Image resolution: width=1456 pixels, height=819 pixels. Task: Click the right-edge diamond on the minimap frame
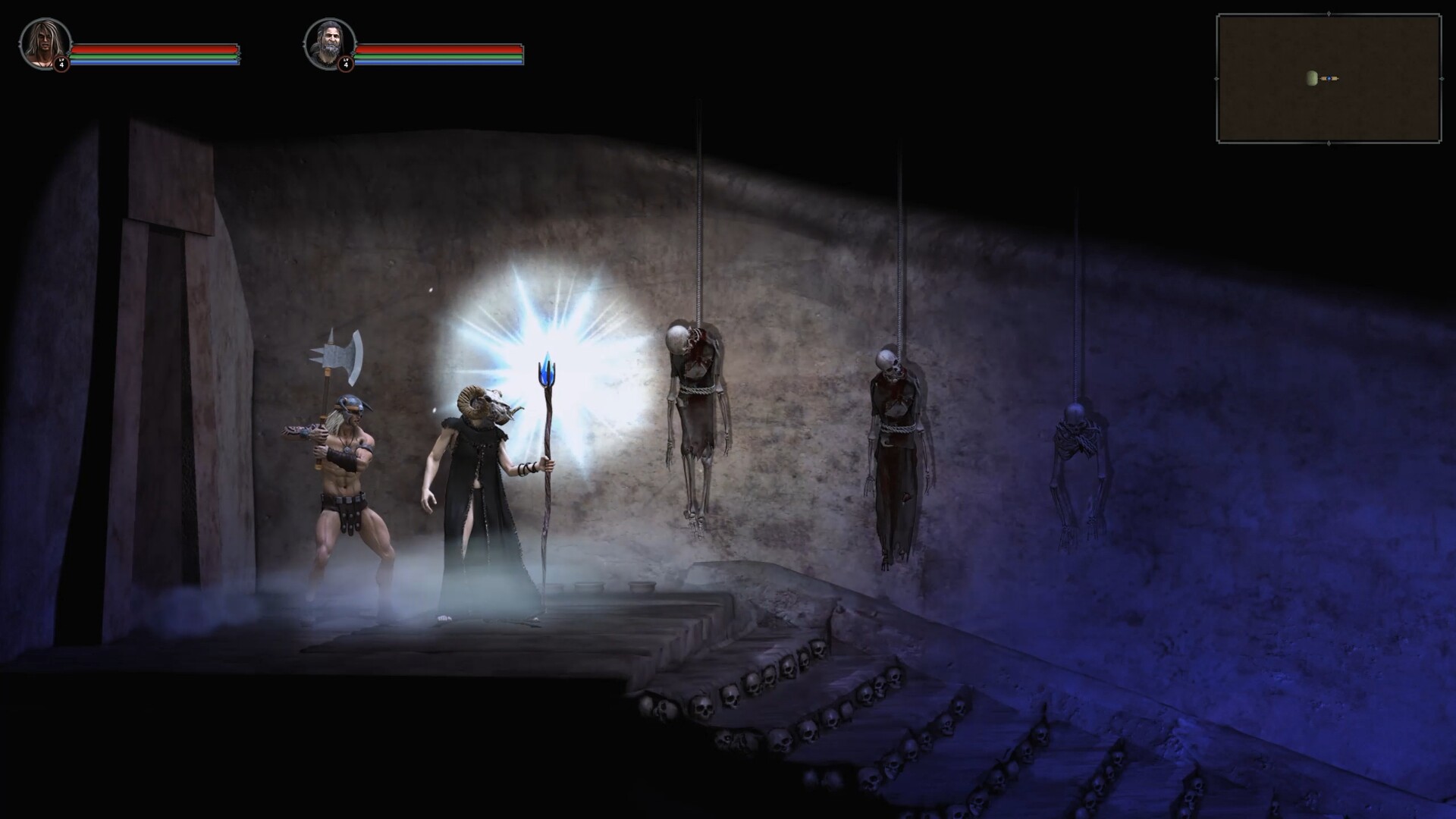click(x=1442, y=79)
